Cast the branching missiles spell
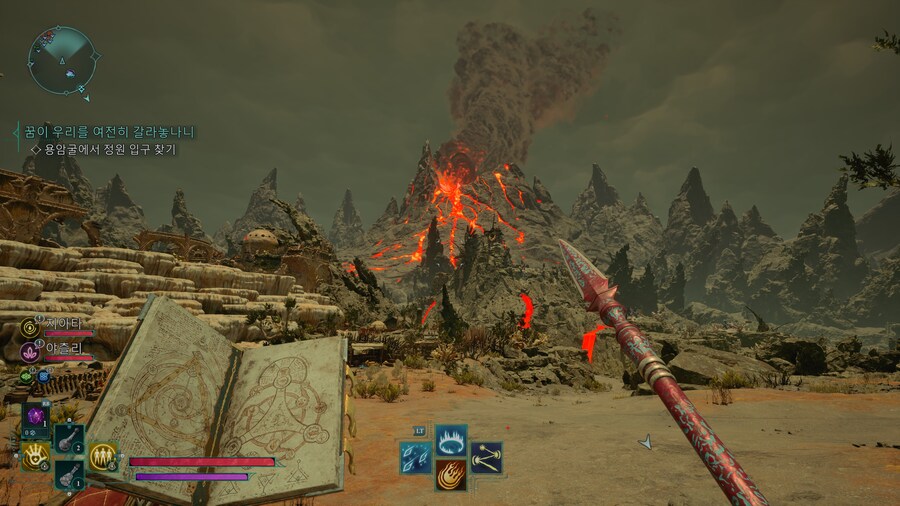This screenshot has width=900, height=506. tap(486, 458)
